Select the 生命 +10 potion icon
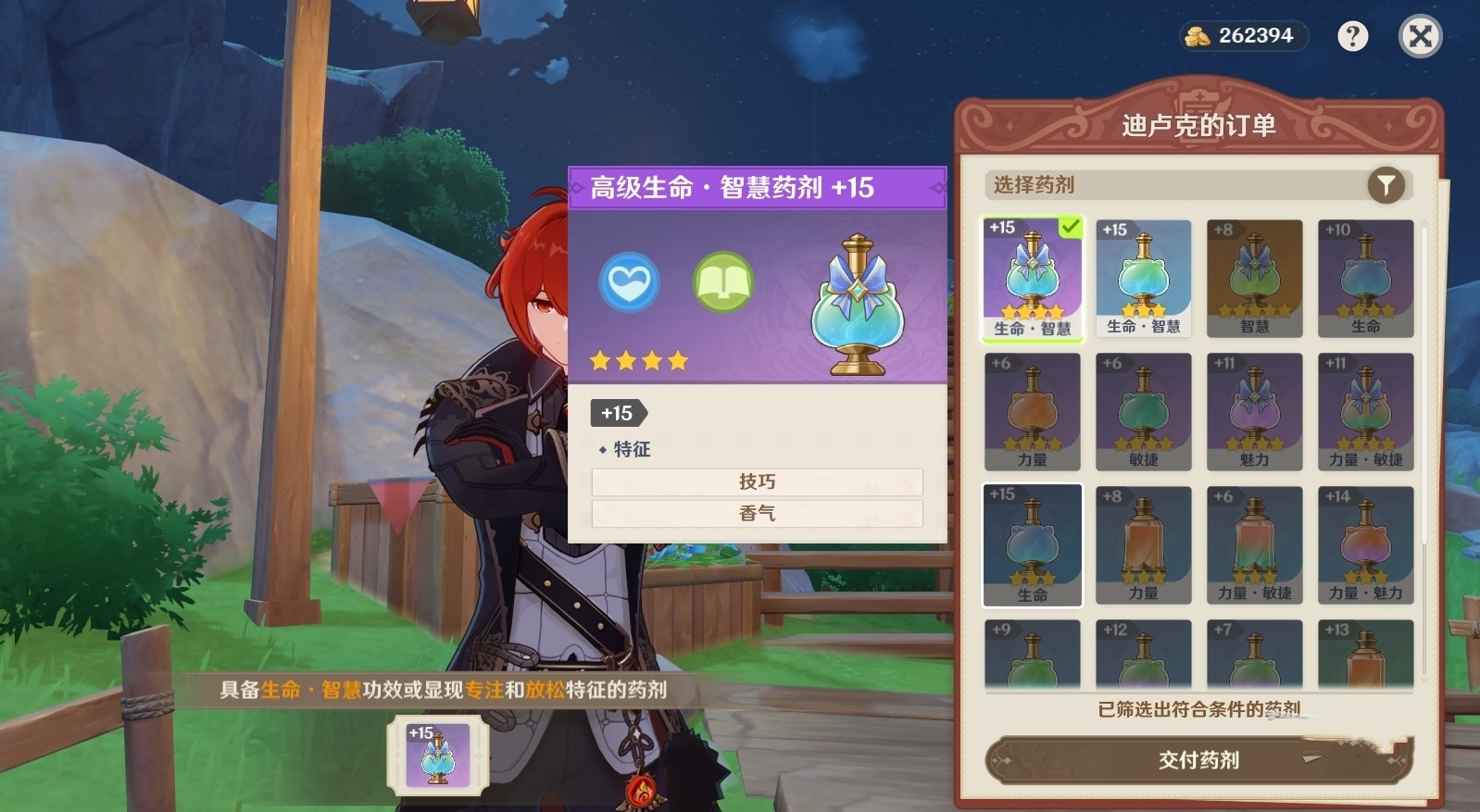The image size is (1480, 812). click(x=1365, y=276)
